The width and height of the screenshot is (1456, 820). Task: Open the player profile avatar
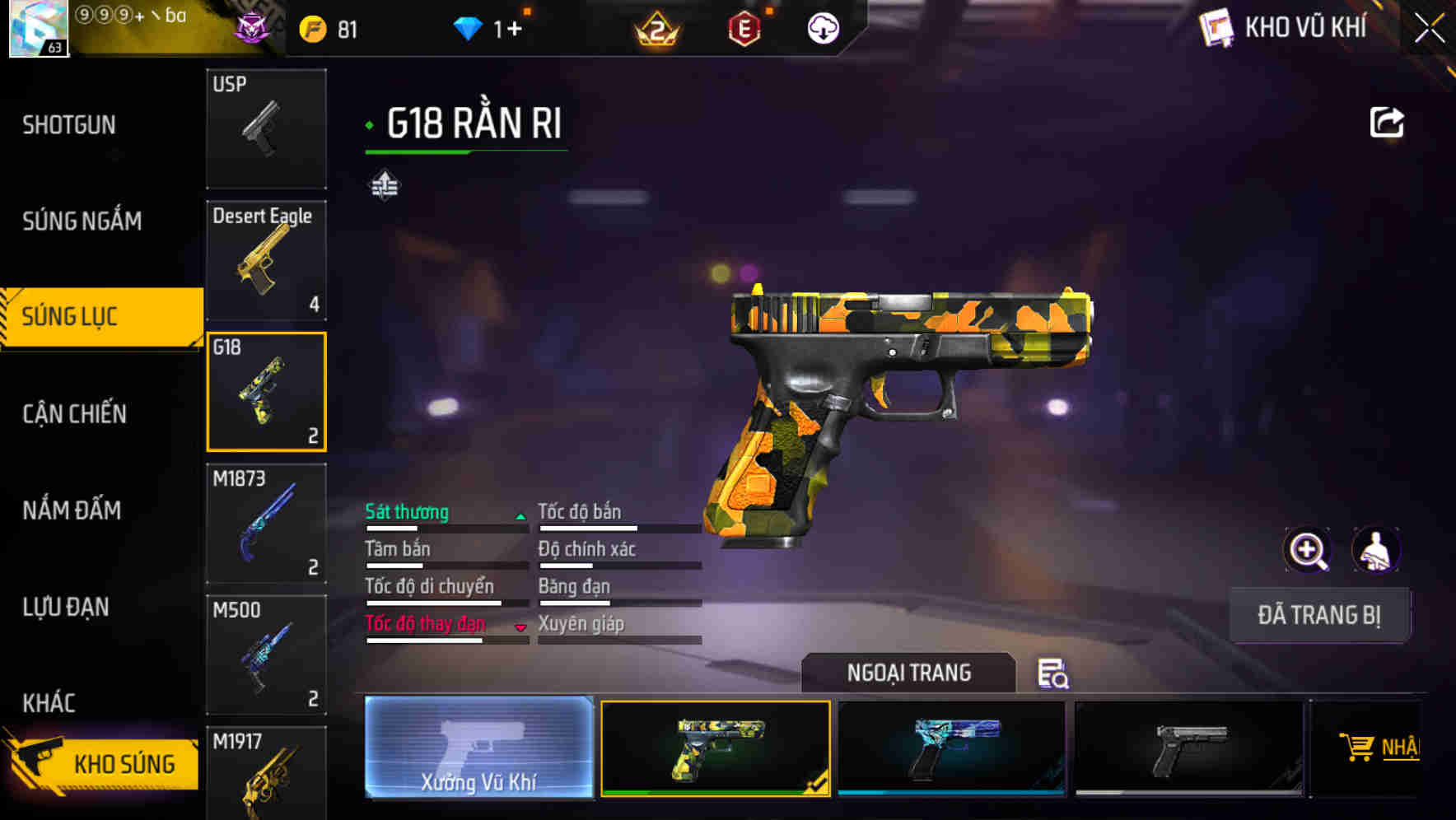[x=40, y=29]
